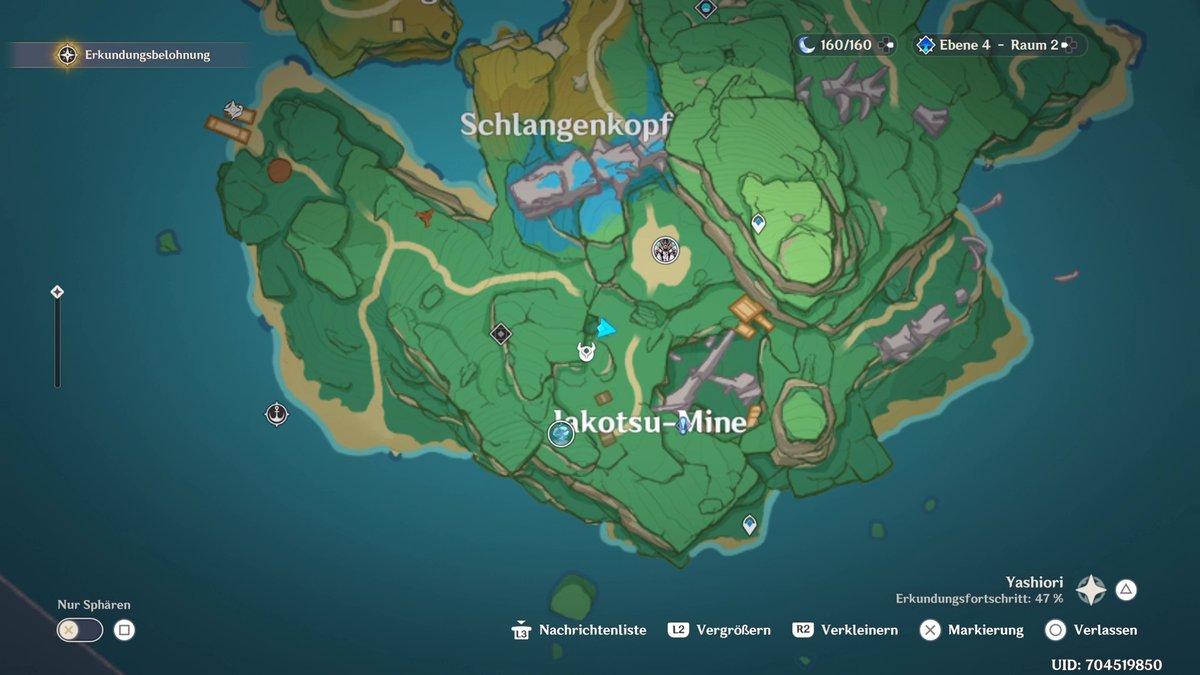1200x675 pixels.
Task: Click Verlassen to close the map
Action: [x=1091, y=630]
